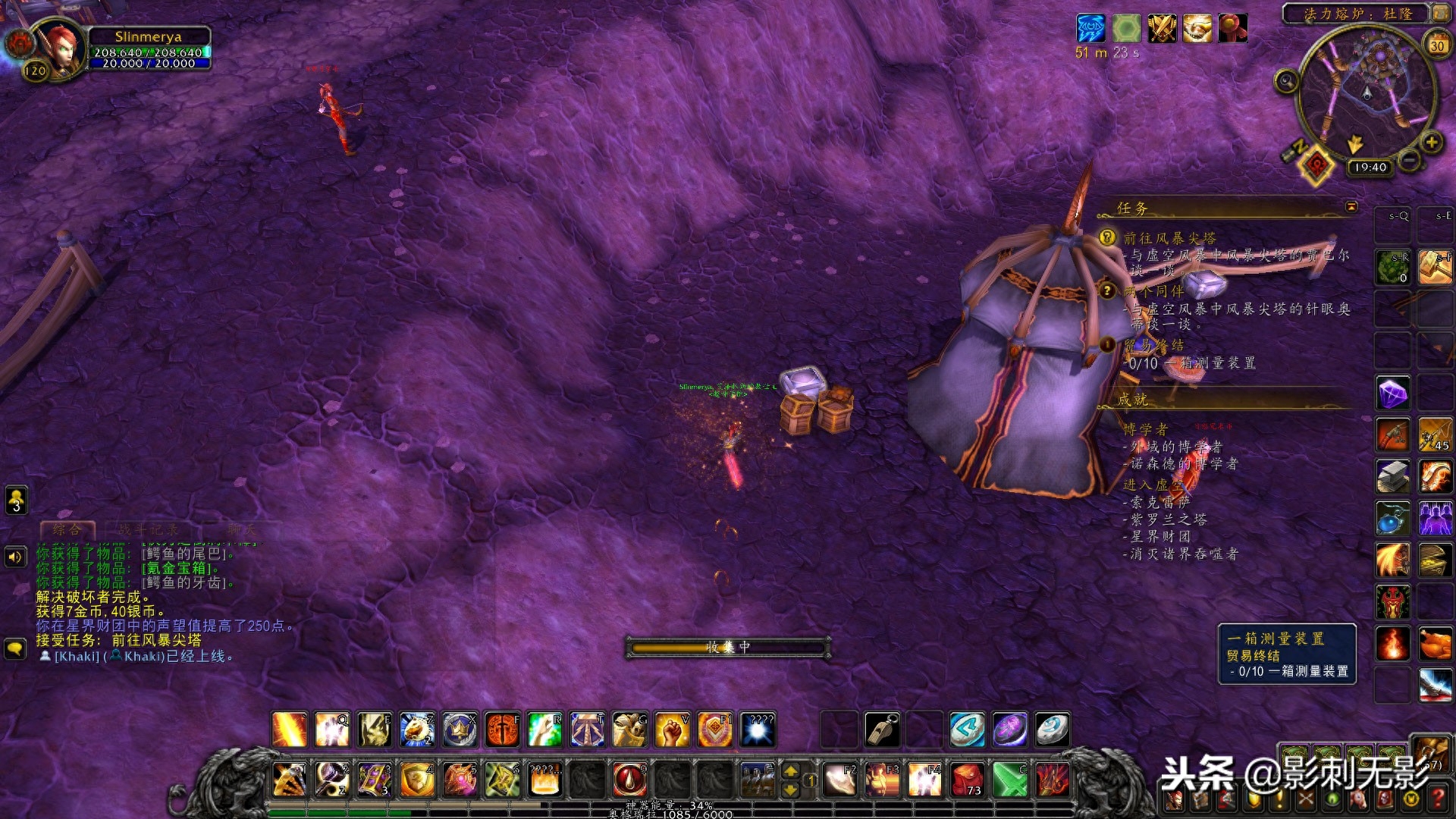Click the action bar page-up arrow
Viewport: 1456px width, 819px height.
(790, 771)
